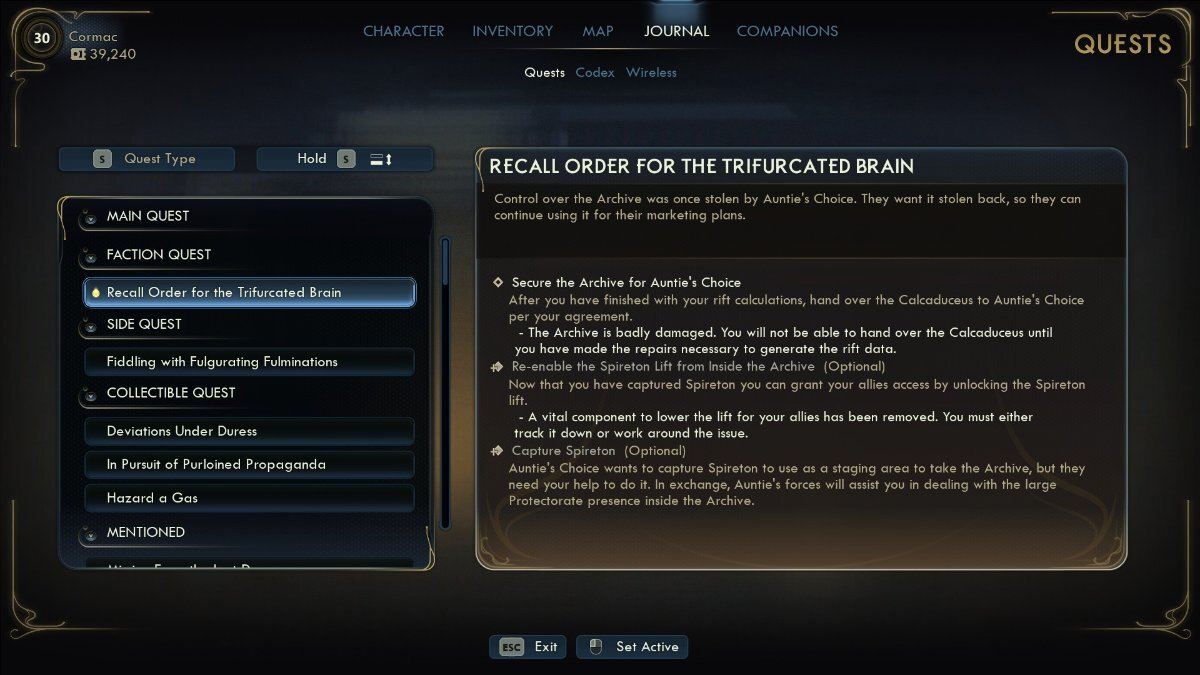Viewport: 1200px width, 675px height.
Task: Switch to the Inventory tab
Action: pyautogui.click(x=513, y=31)
